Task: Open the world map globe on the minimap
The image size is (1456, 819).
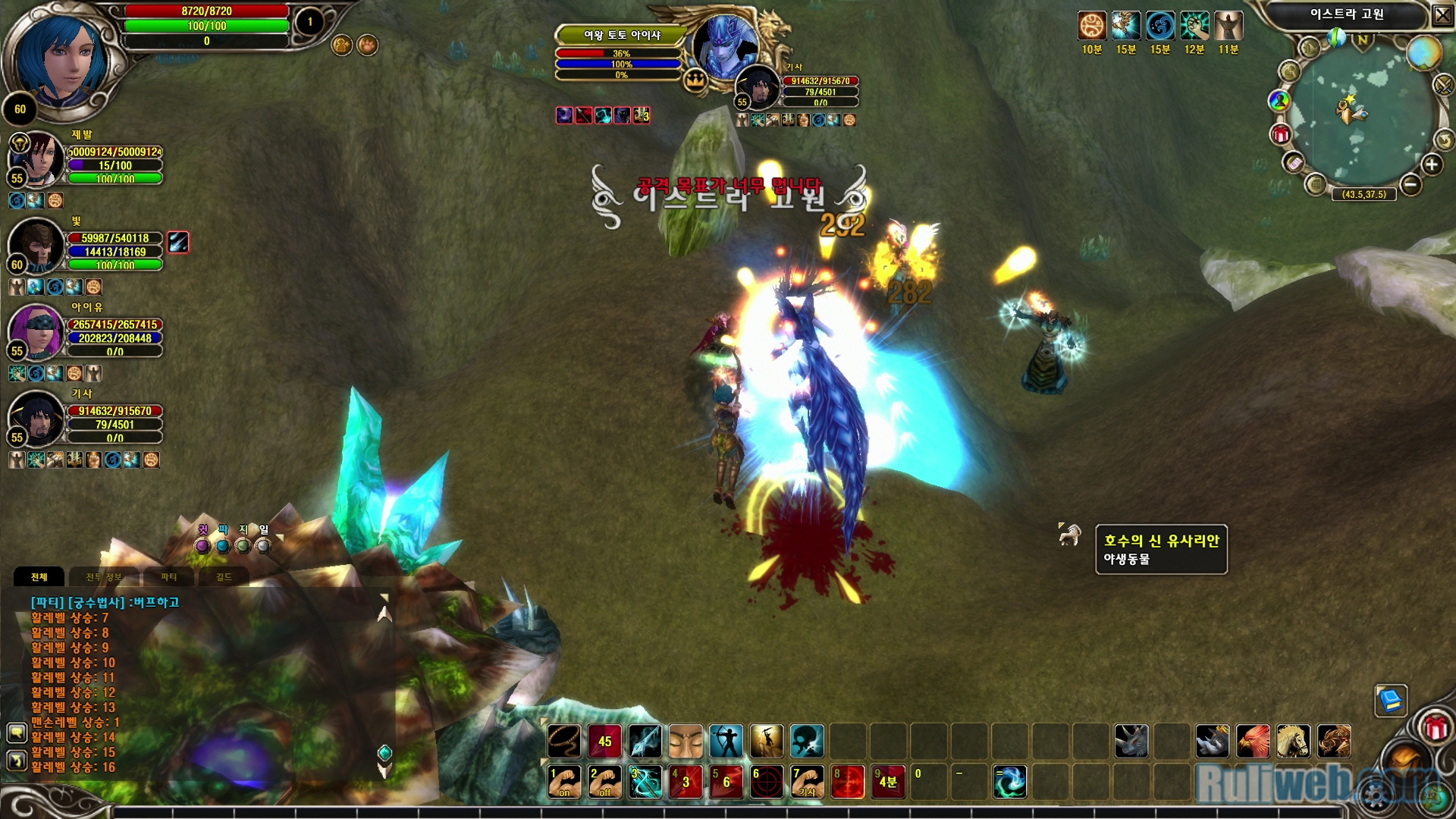Action: pyautogui.click(x=1423, y=53)
